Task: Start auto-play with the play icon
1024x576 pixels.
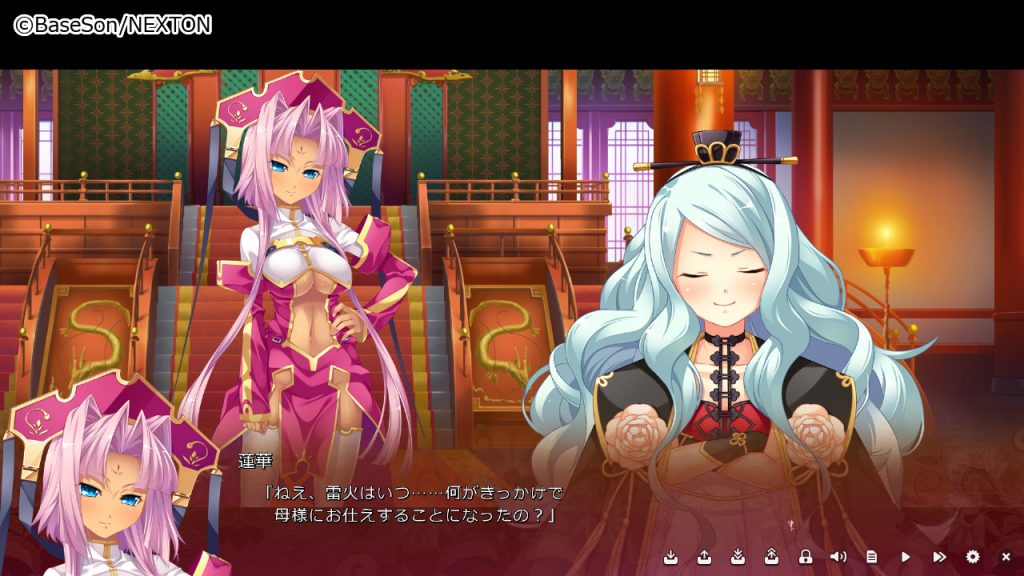Action: point(906,556)
